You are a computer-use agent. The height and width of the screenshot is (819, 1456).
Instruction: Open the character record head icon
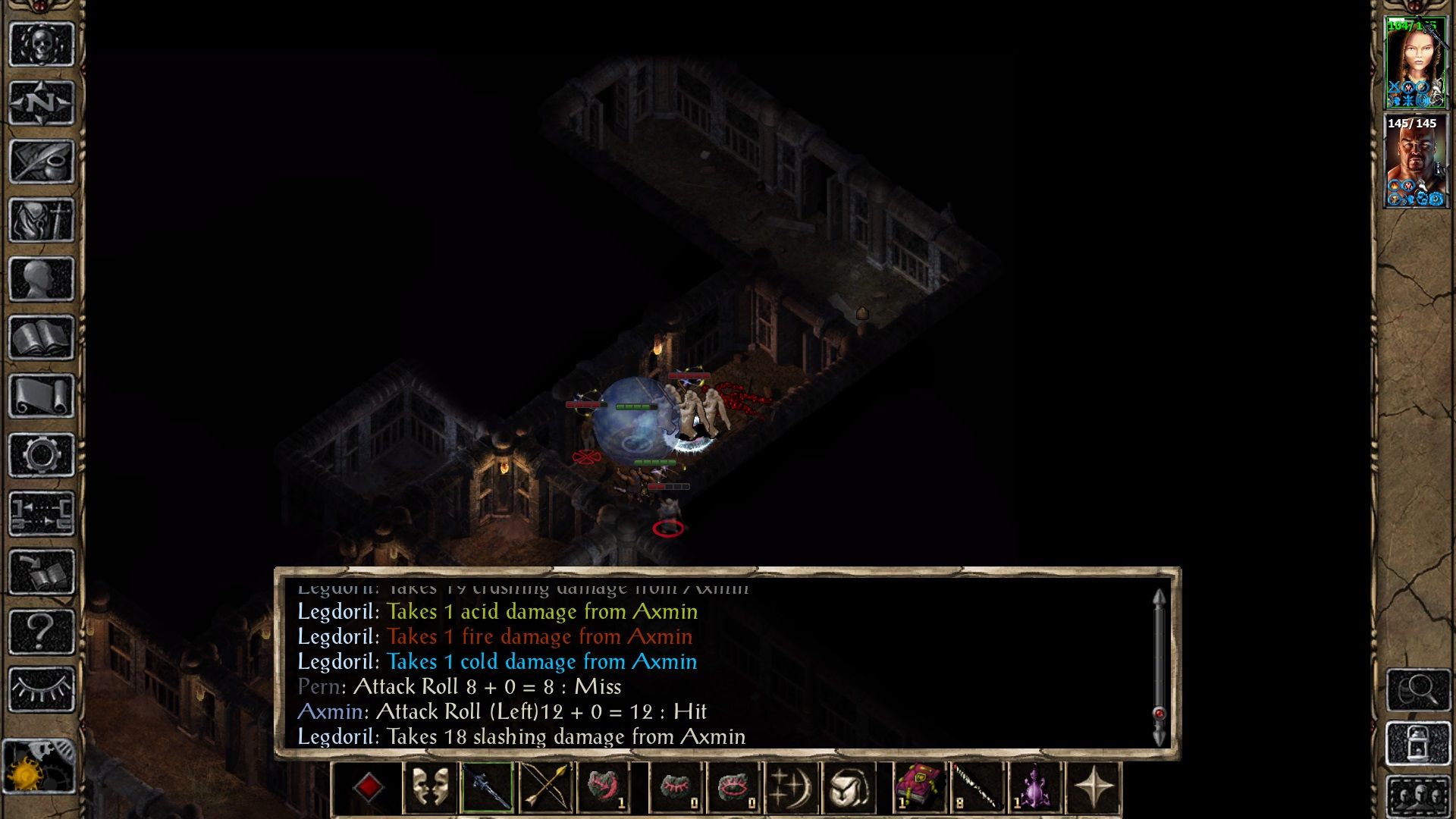pos(41,278)
